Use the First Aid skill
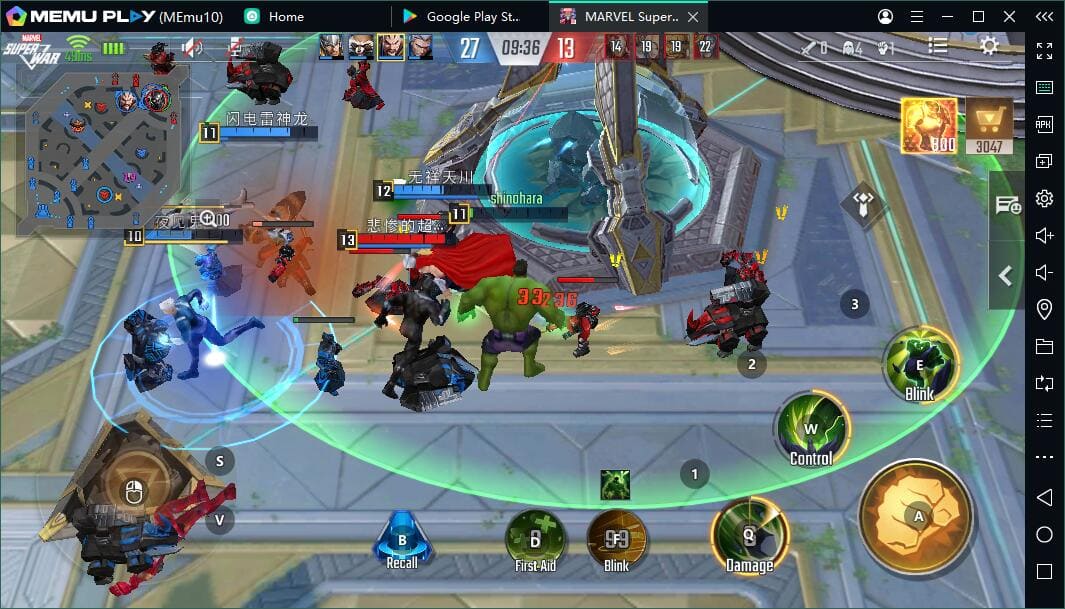 [535, 540]
